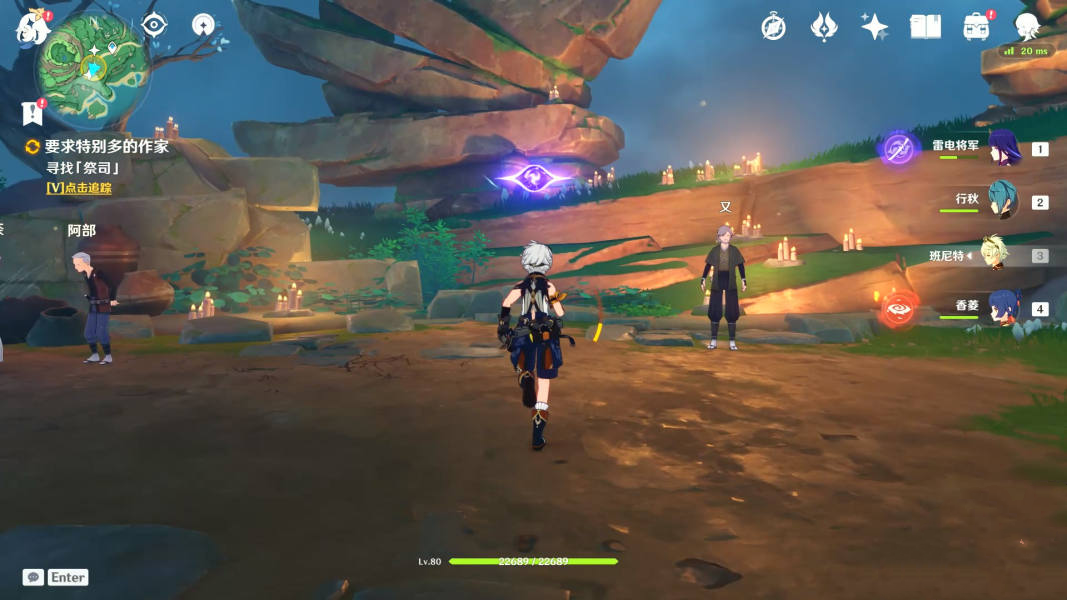Image resolution: width=1067 pixels, height=600 pixels.
Task: Open the adventurer handbook book icon
Action: pyautogui.click(x=925, y=27)
